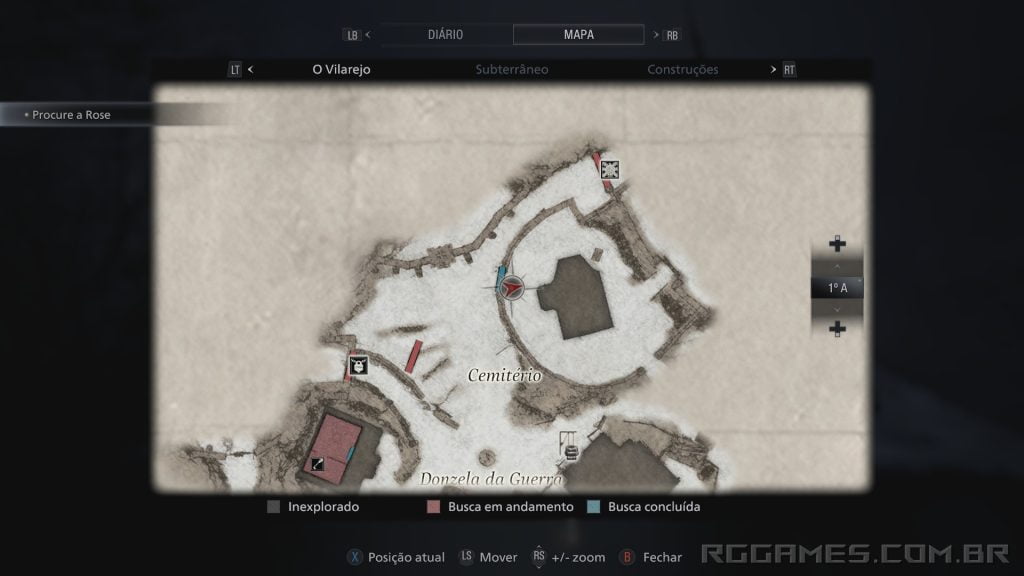Click the snowflake-crest gate marker on the map
1024x576 pixels.
609,170
